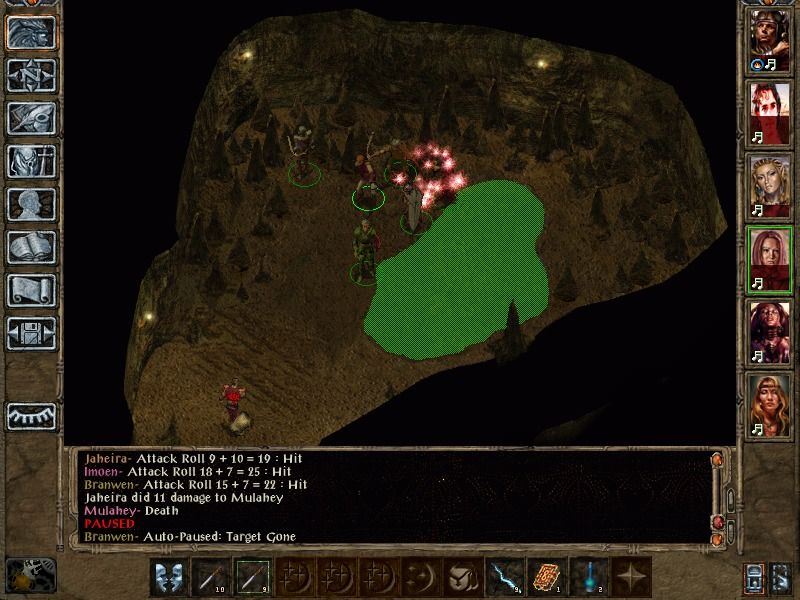Equip the weapon slot showing 10 ammo
Image resolution: width=800 pixels, height=600 pixels.
pyautogui.click(x=211, y=576)
